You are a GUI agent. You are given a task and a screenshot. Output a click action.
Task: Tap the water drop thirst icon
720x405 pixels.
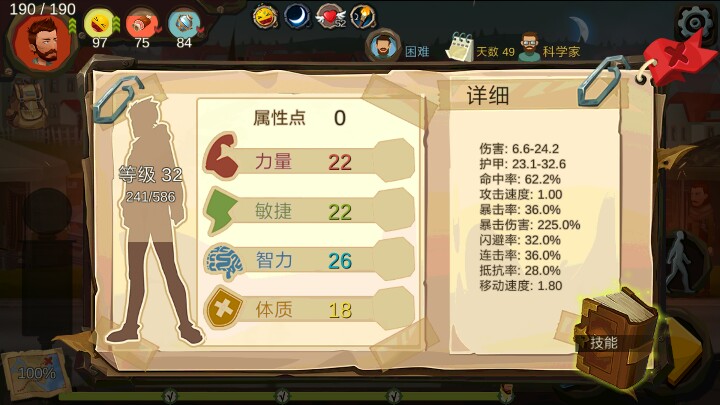coord(183,22)
